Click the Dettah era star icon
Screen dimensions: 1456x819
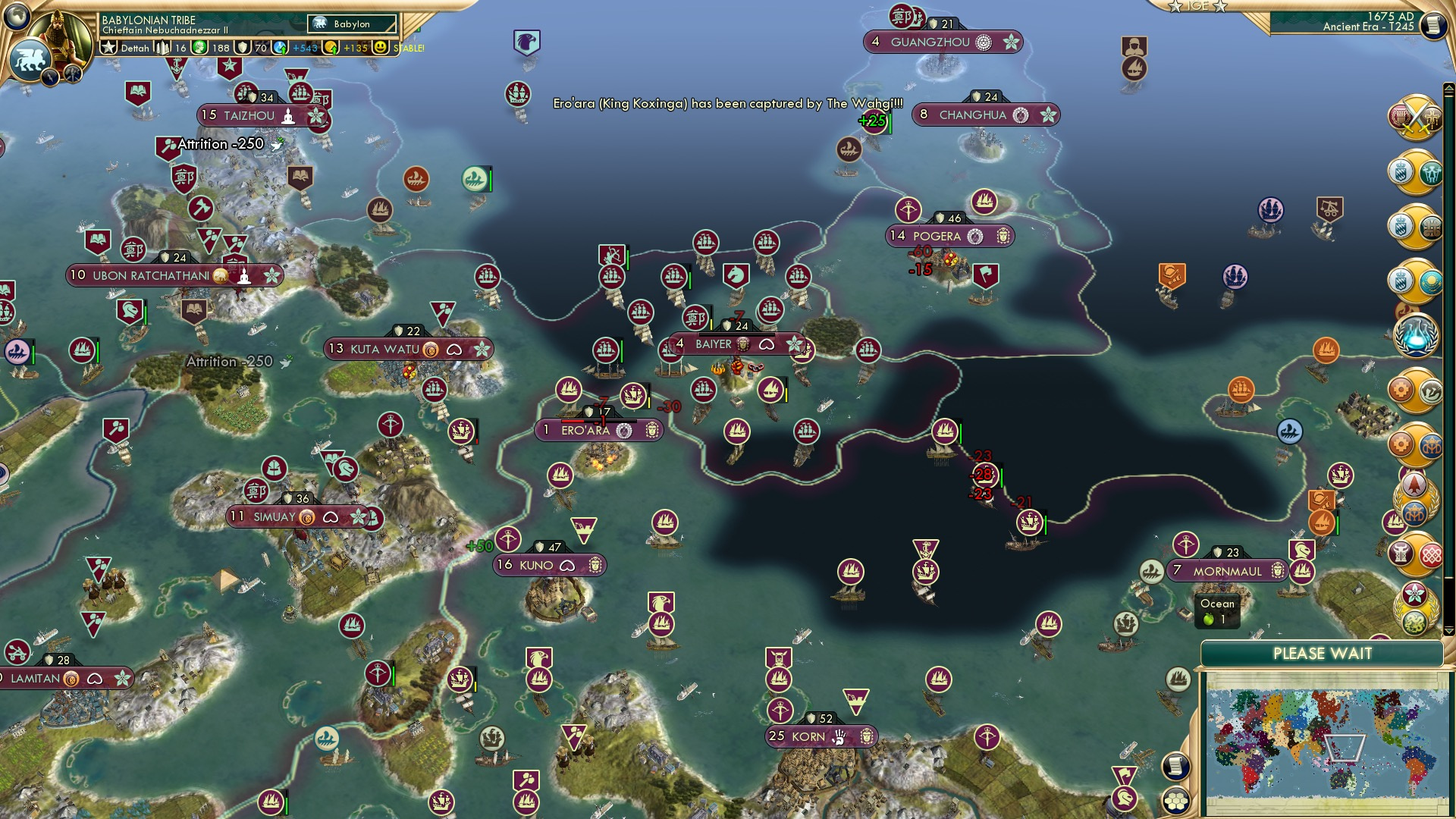point(108,47)
